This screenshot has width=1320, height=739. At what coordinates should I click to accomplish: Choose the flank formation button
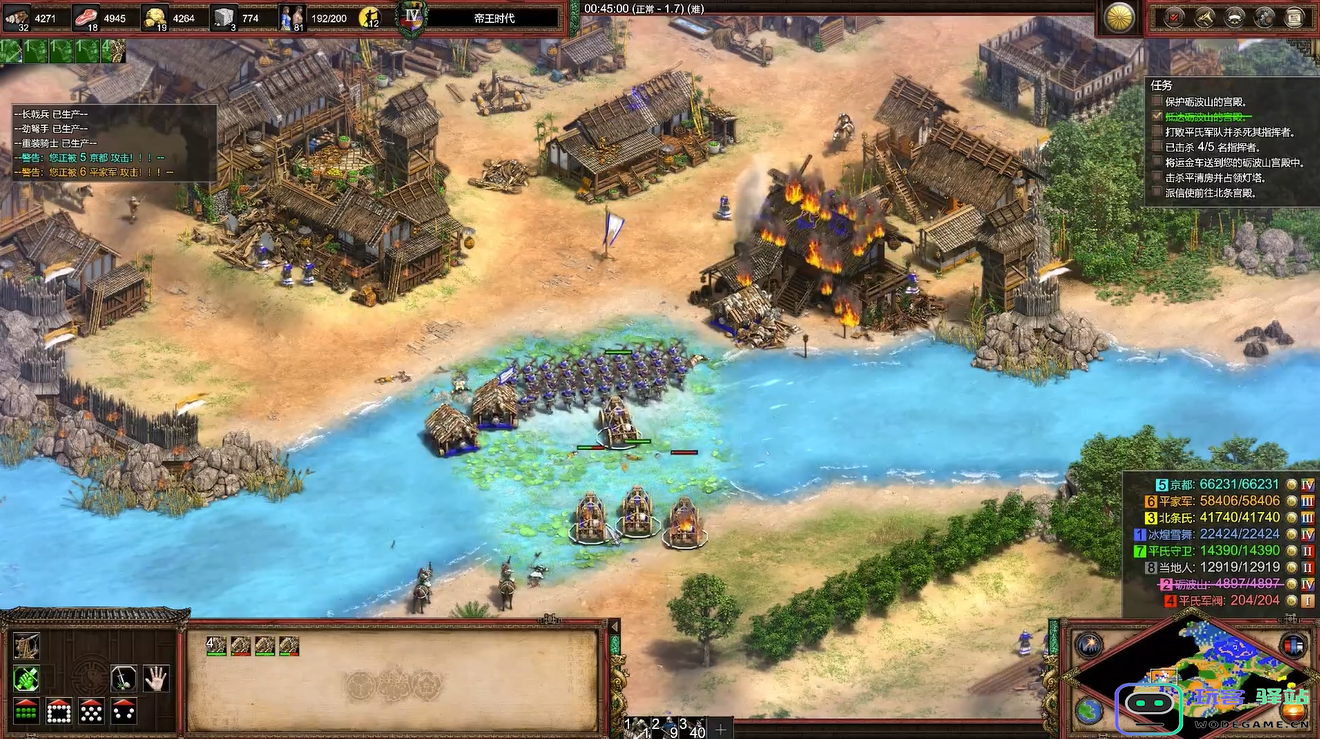pos(123,711)
